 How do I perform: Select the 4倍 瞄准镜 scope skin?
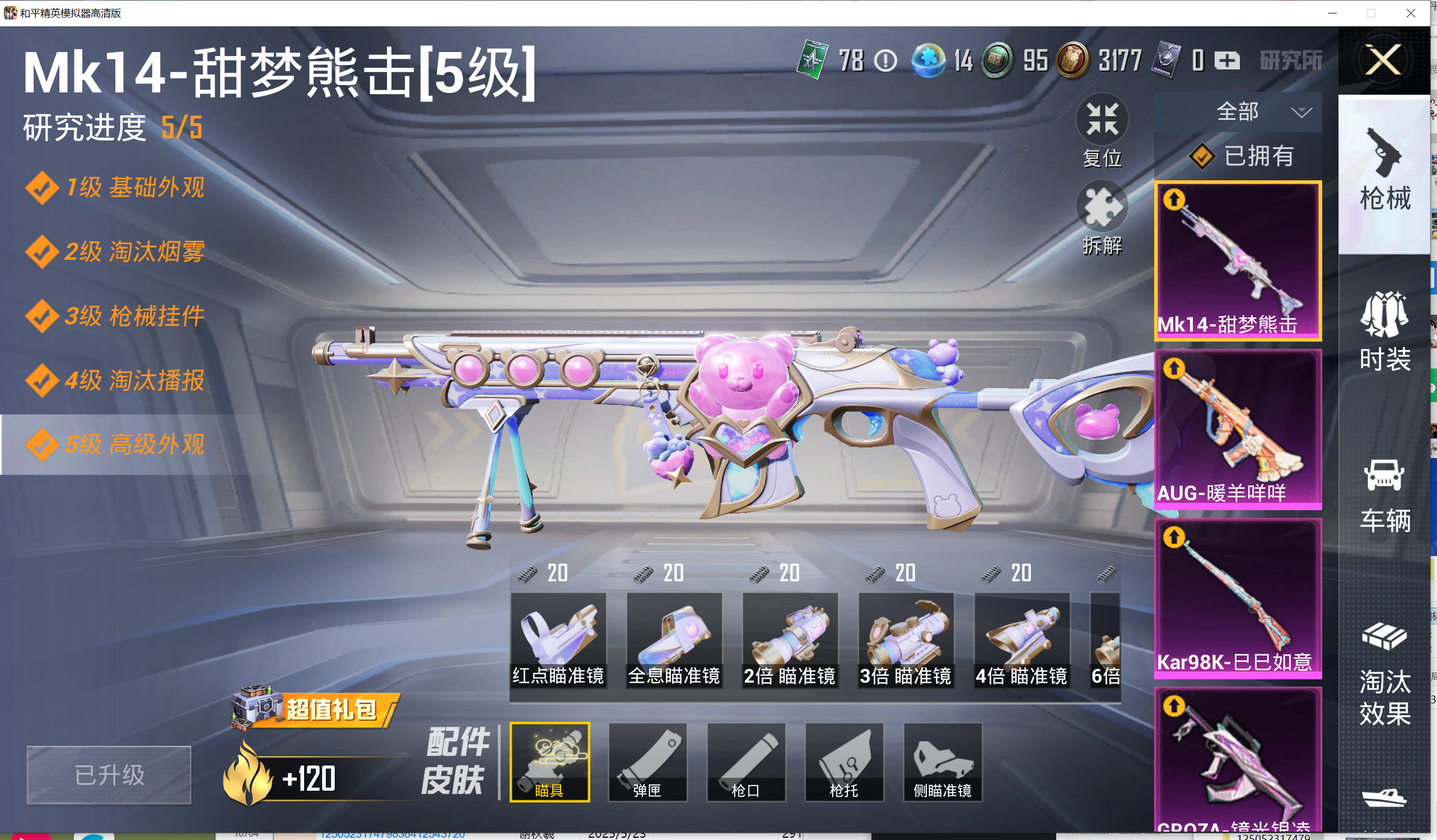1021,640
